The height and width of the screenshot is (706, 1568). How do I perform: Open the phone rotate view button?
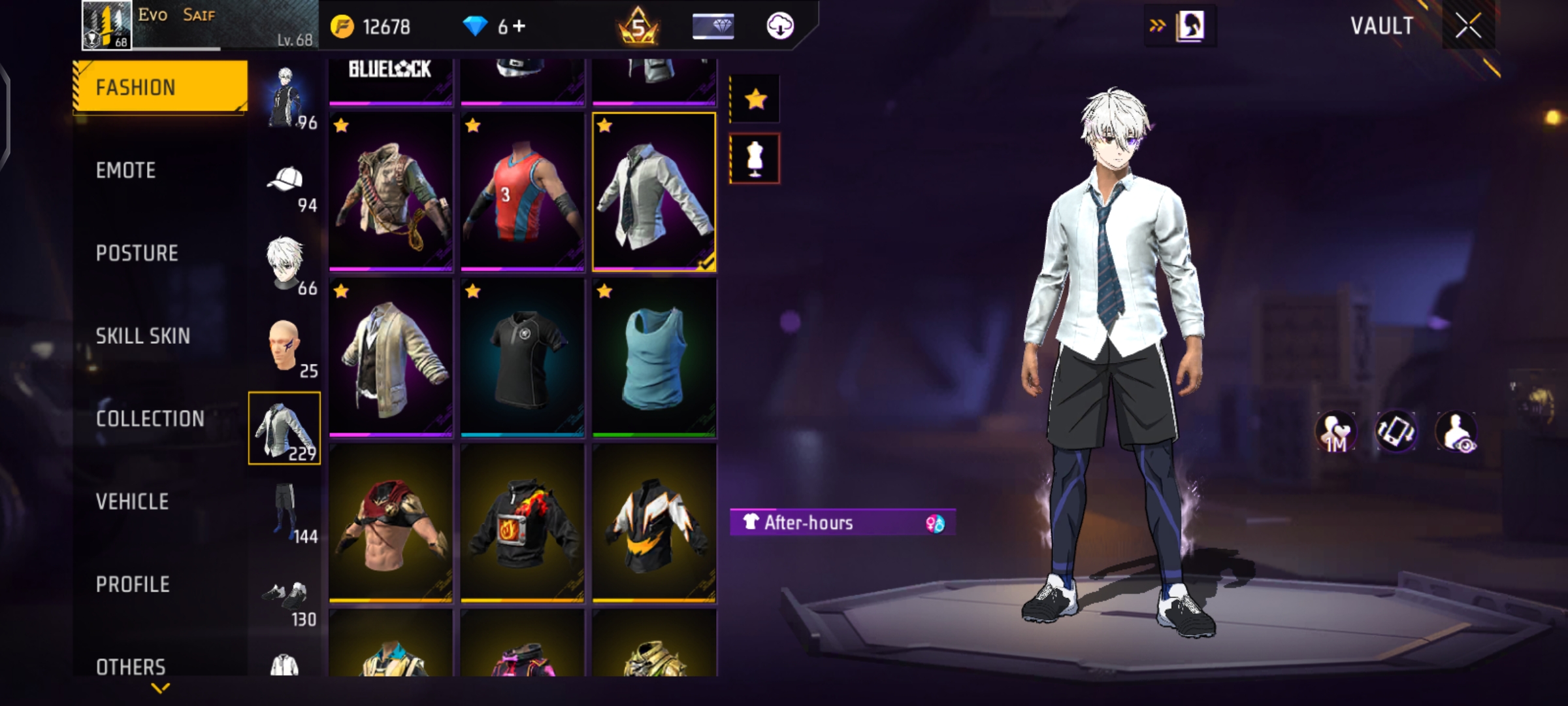pos(1396,431)
